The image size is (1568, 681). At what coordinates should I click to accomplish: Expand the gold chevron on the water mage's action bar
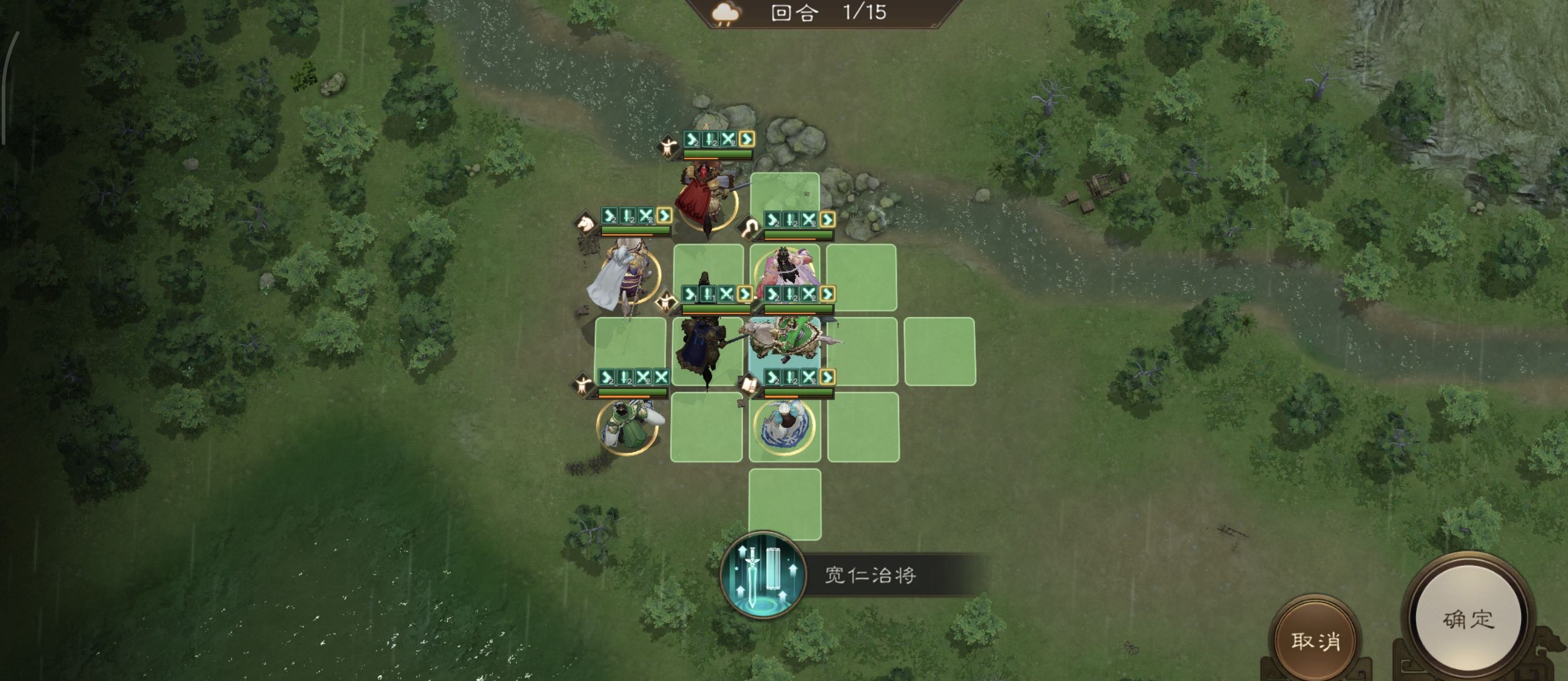(x=826, y=378)
